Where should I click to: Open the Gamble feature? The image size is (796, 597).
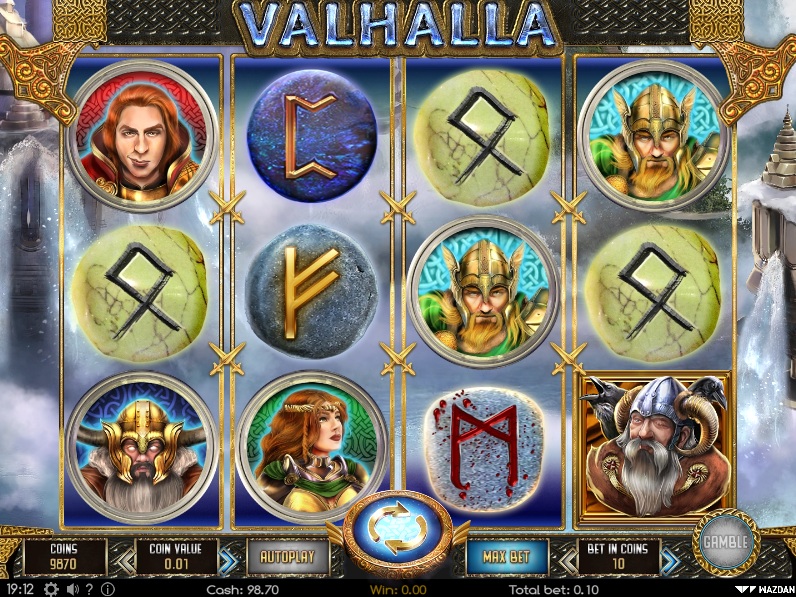coord(725,541)
